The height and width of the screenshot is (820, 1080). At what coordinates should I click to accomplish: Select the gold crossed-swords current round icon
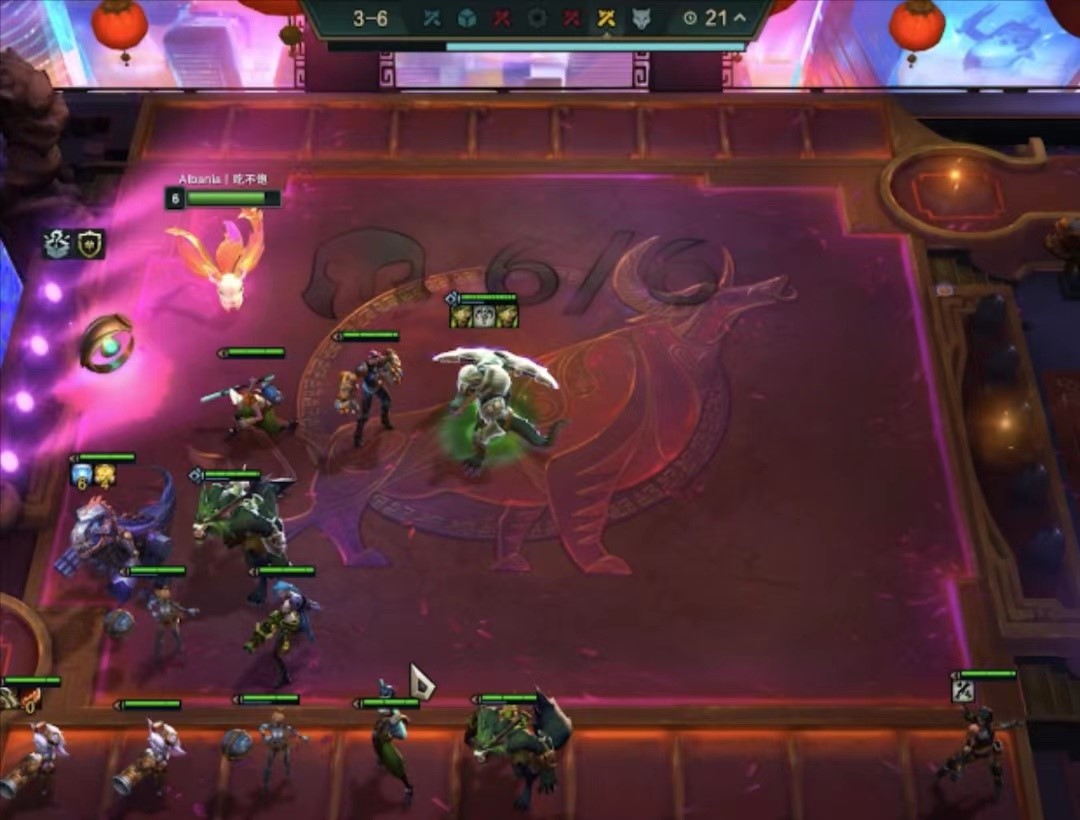[x=606, y=18]
